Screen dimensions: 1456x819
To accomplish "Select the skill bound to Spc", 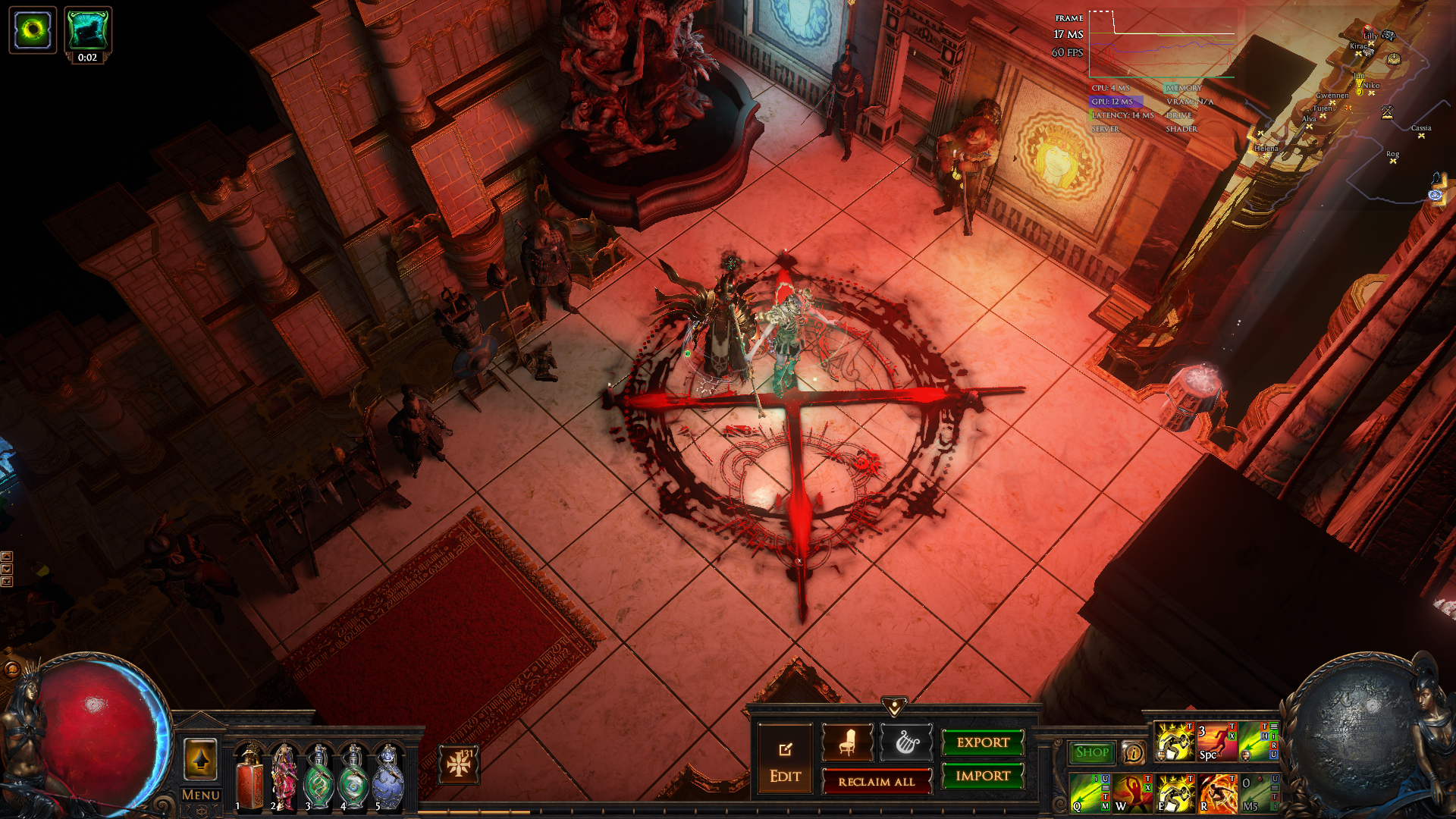I will pyautogui.click(x=1216, y=742).
